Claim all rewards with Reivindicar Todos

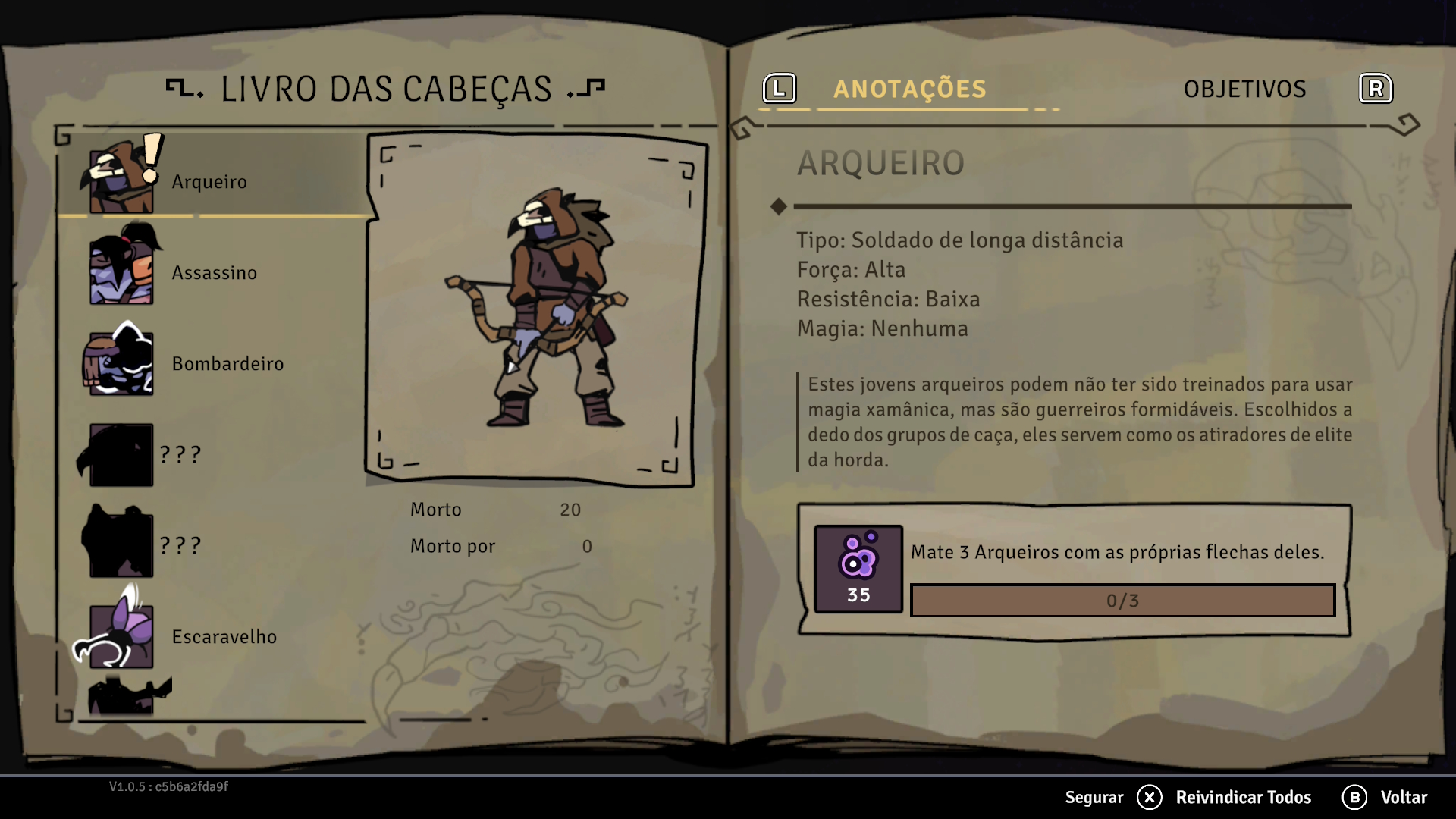(1242, 797)
